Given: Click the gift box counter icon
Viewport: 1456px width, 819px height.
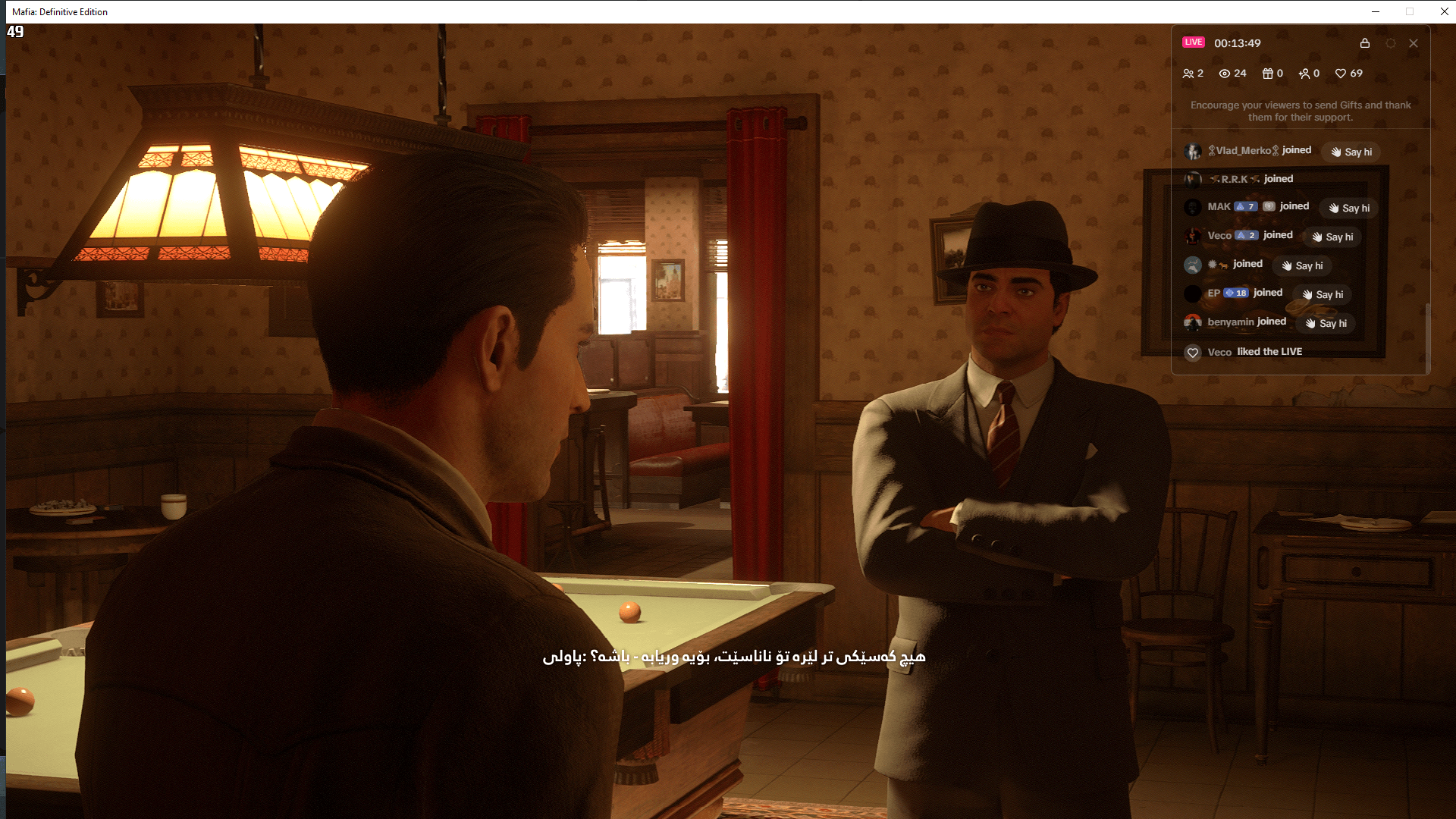Looking at the screenshot, I should 1267,74.
